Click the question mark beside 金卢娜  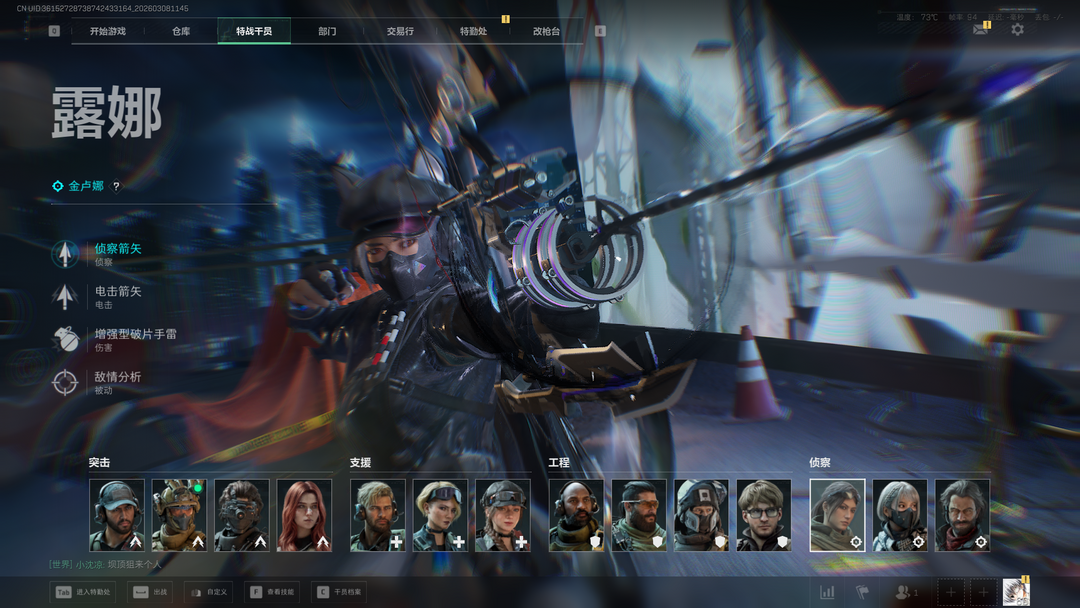tap(116, 186)
